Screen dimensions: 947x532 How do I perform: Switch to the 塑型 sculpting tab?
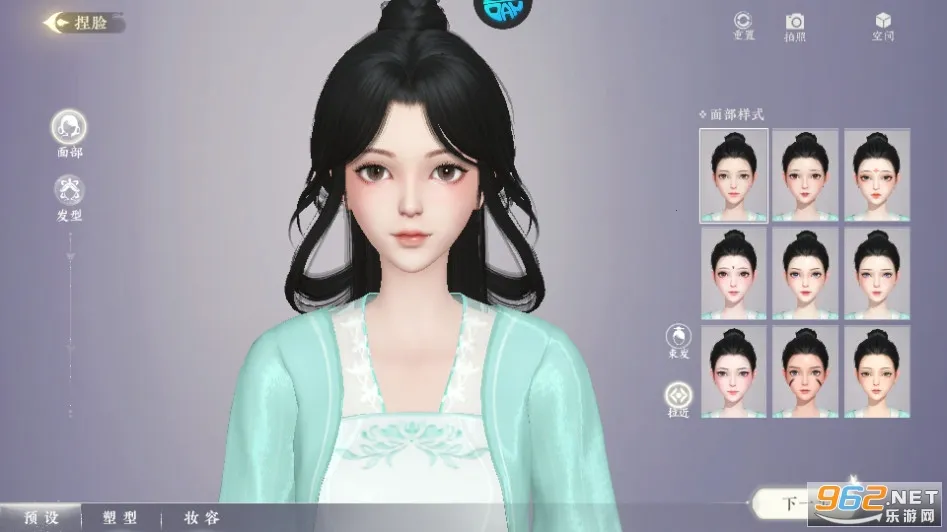click(121, 518)
